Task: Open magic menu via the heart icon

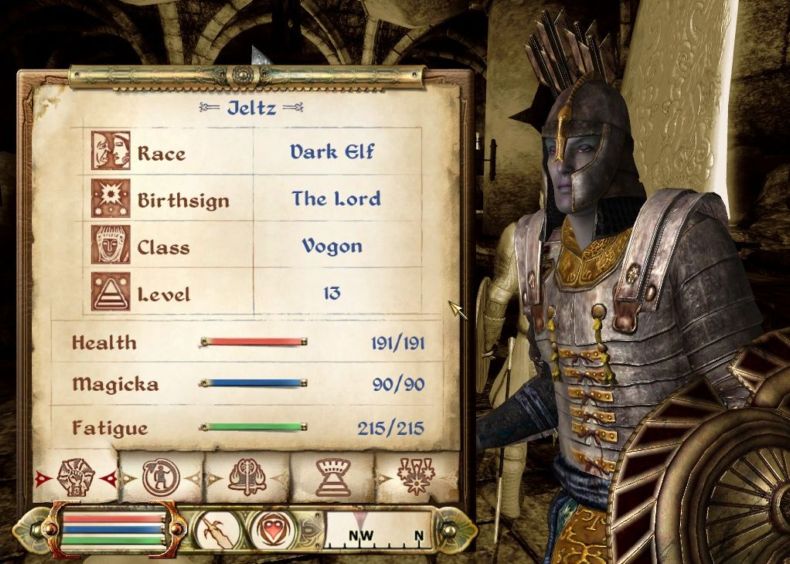Action: (x=271, y=528)
